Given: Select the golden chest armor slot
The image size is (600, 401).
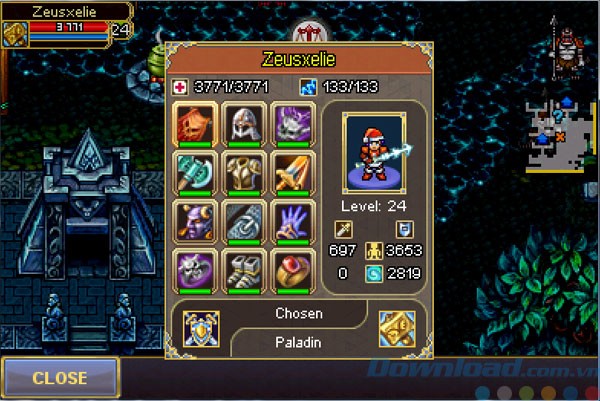Looking at the screenshot, I should tap(245, 173).
